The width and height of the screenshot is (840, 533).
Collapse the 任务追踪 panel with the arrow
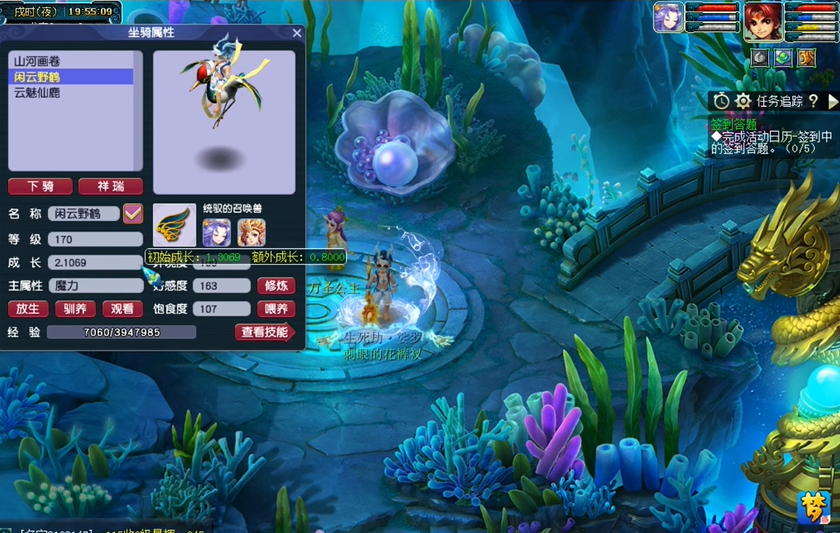pyautogui.click(x=833, y=101)
